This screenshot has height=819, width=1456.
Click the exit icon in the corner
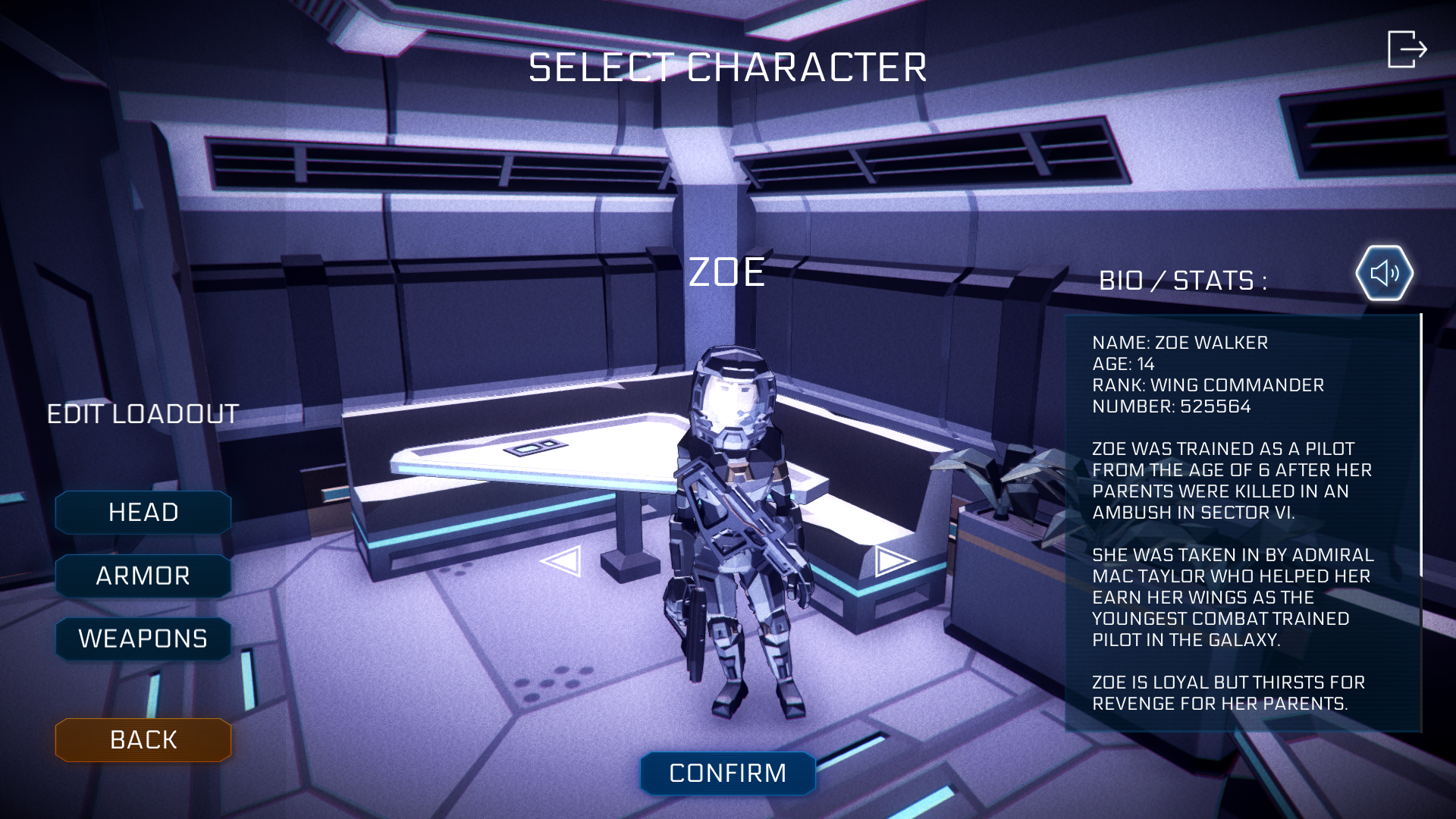[1407, 49]
